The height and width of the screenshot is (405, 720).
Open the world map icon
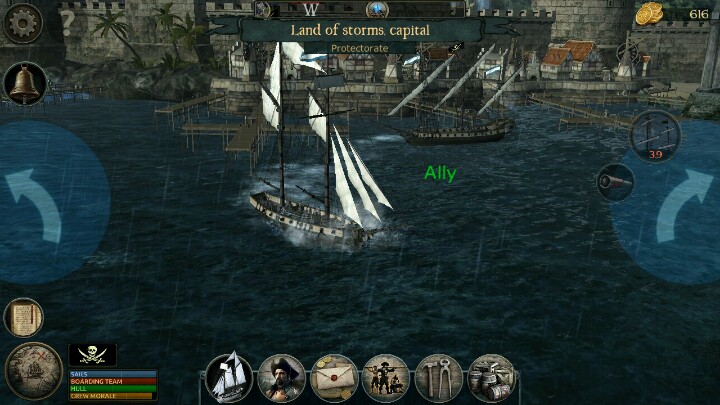pyautogui.click(x=32, y=372)
